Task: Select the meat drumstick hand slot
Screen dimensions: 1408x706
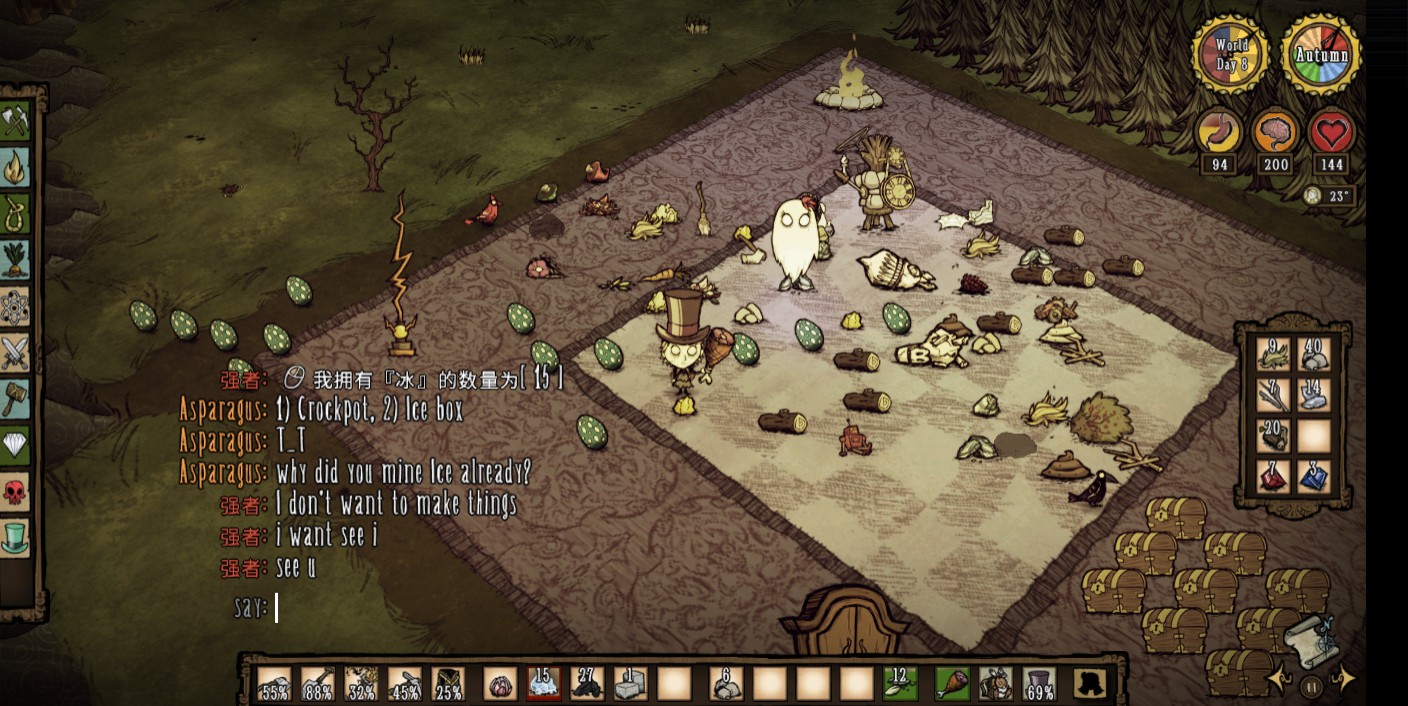Action: [x=951, y=683]
